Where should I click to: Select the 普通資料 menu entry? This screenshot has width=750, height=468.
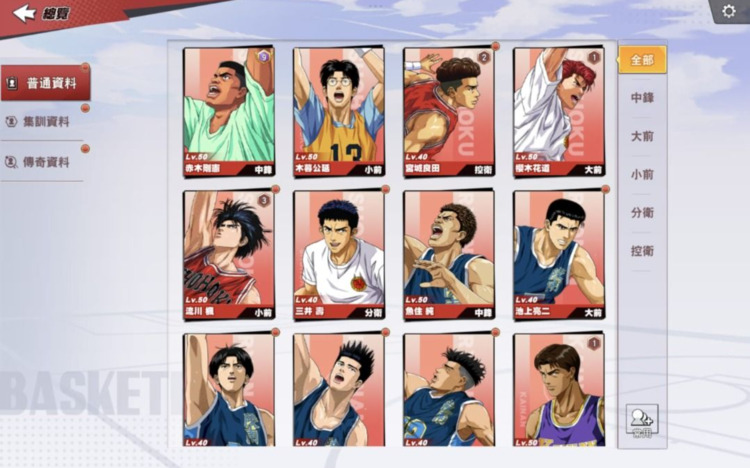[x=45, y=83]
